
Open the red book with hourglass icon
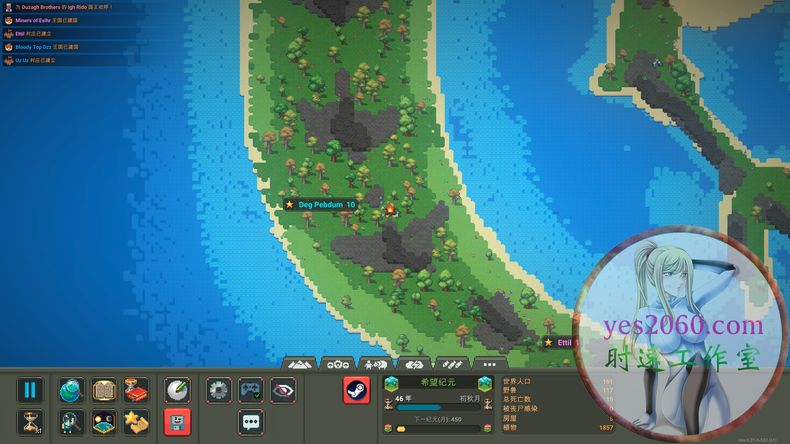[x=136, y=390]
